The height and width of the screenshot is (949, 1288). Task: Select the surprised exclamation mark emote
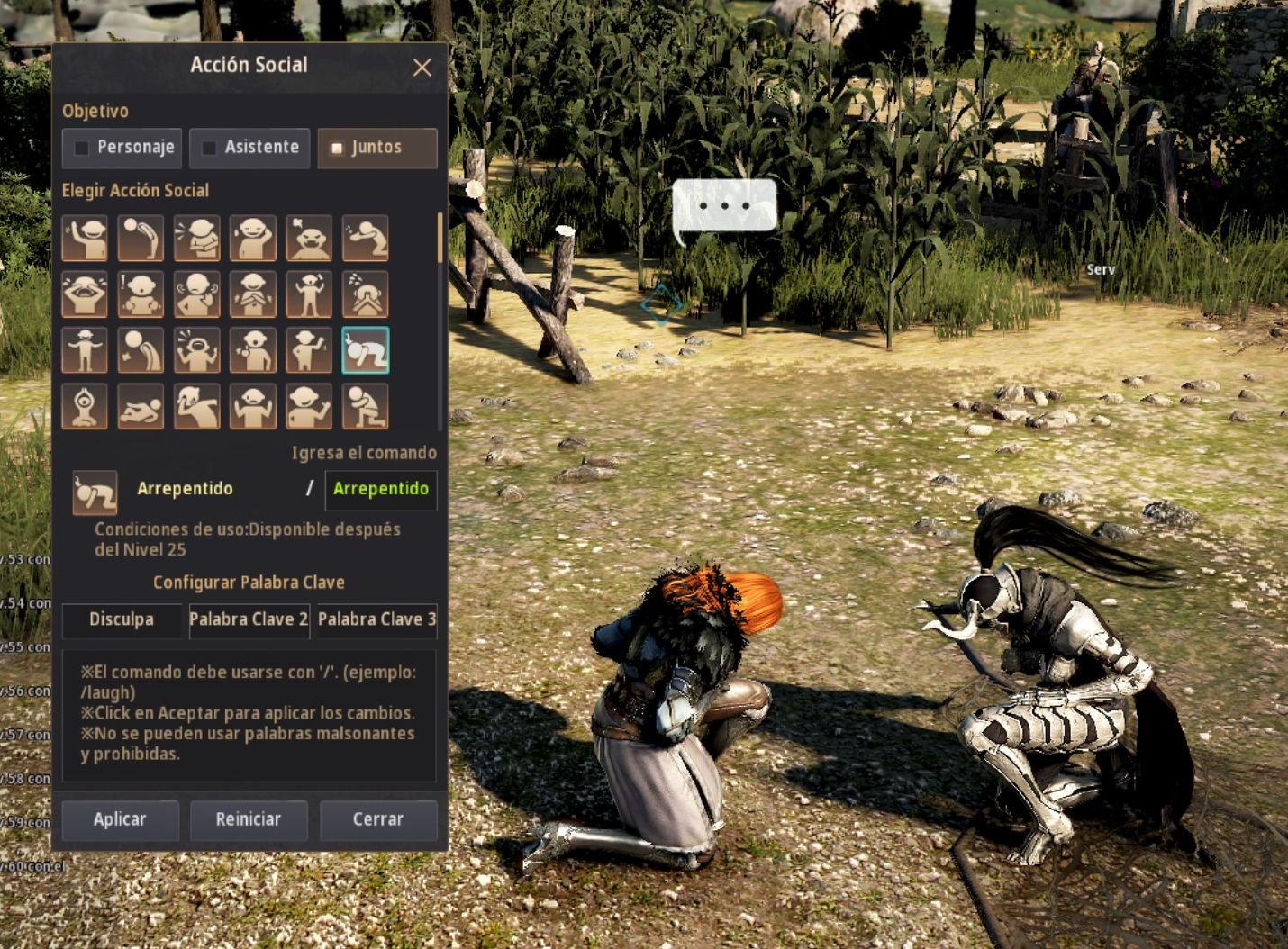point(141,294)
